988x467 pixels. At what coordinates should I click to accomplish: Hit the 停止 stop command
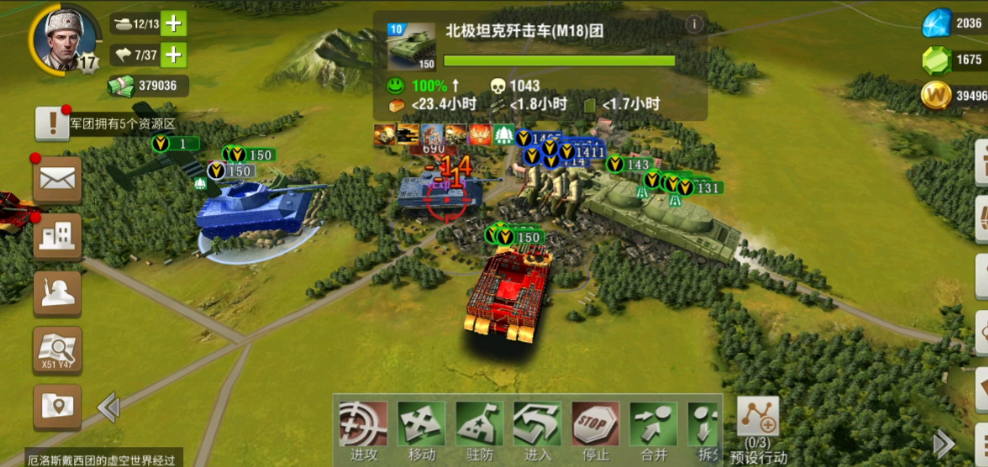[x=596, y=428]
